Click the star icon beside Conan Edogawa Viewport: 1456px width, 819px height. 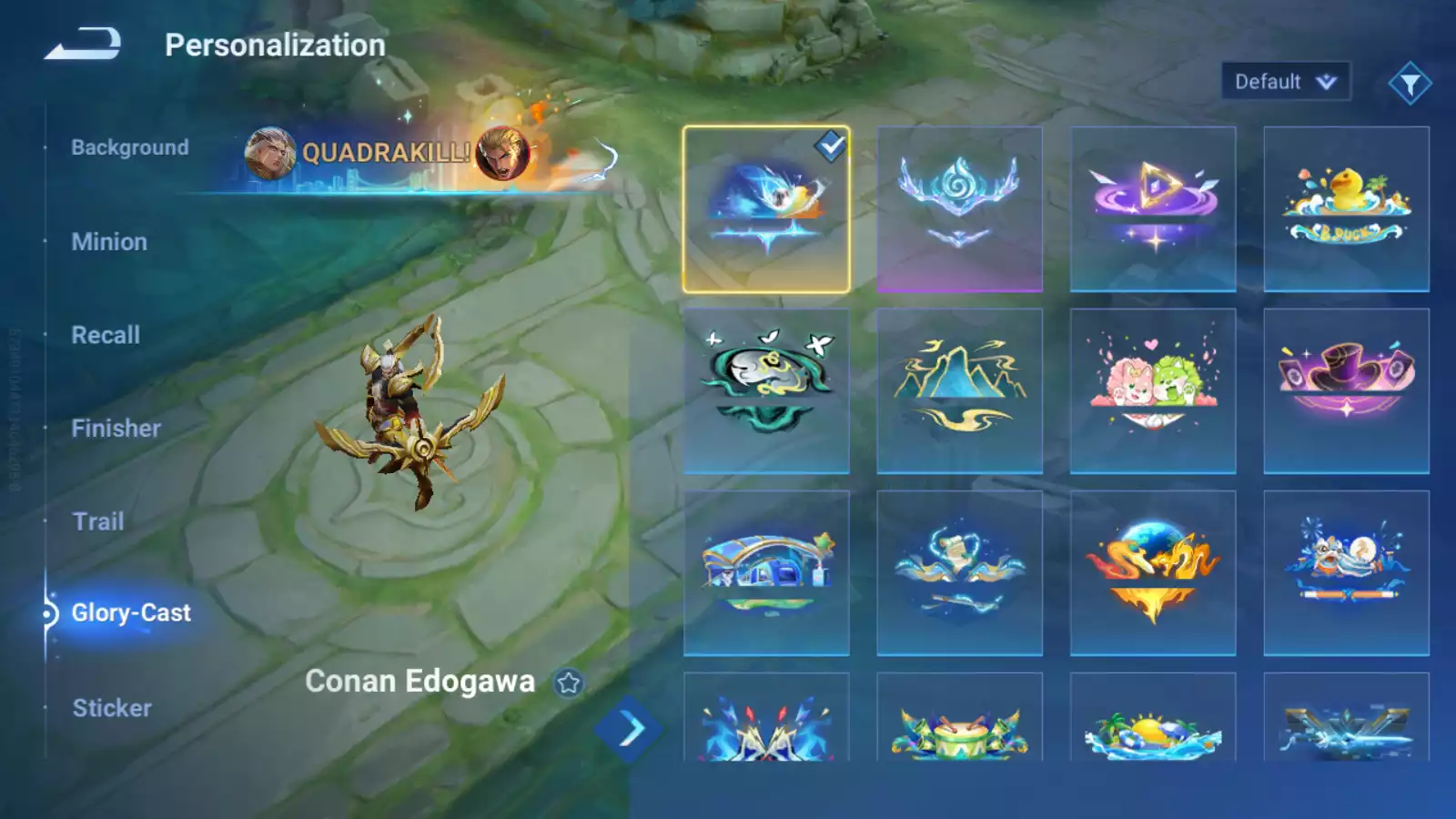click(569, 682)
